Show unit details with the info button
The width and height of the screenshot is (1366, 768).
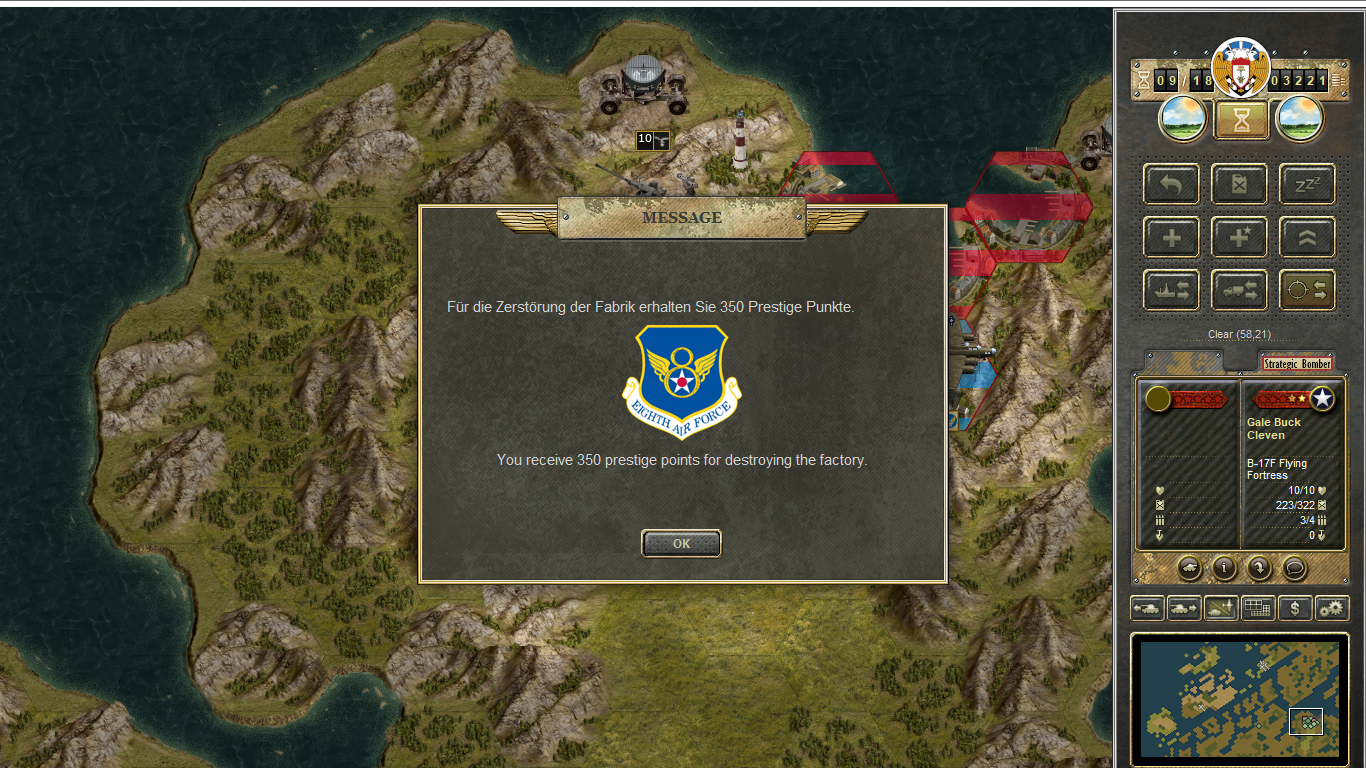click(1225, 568)
